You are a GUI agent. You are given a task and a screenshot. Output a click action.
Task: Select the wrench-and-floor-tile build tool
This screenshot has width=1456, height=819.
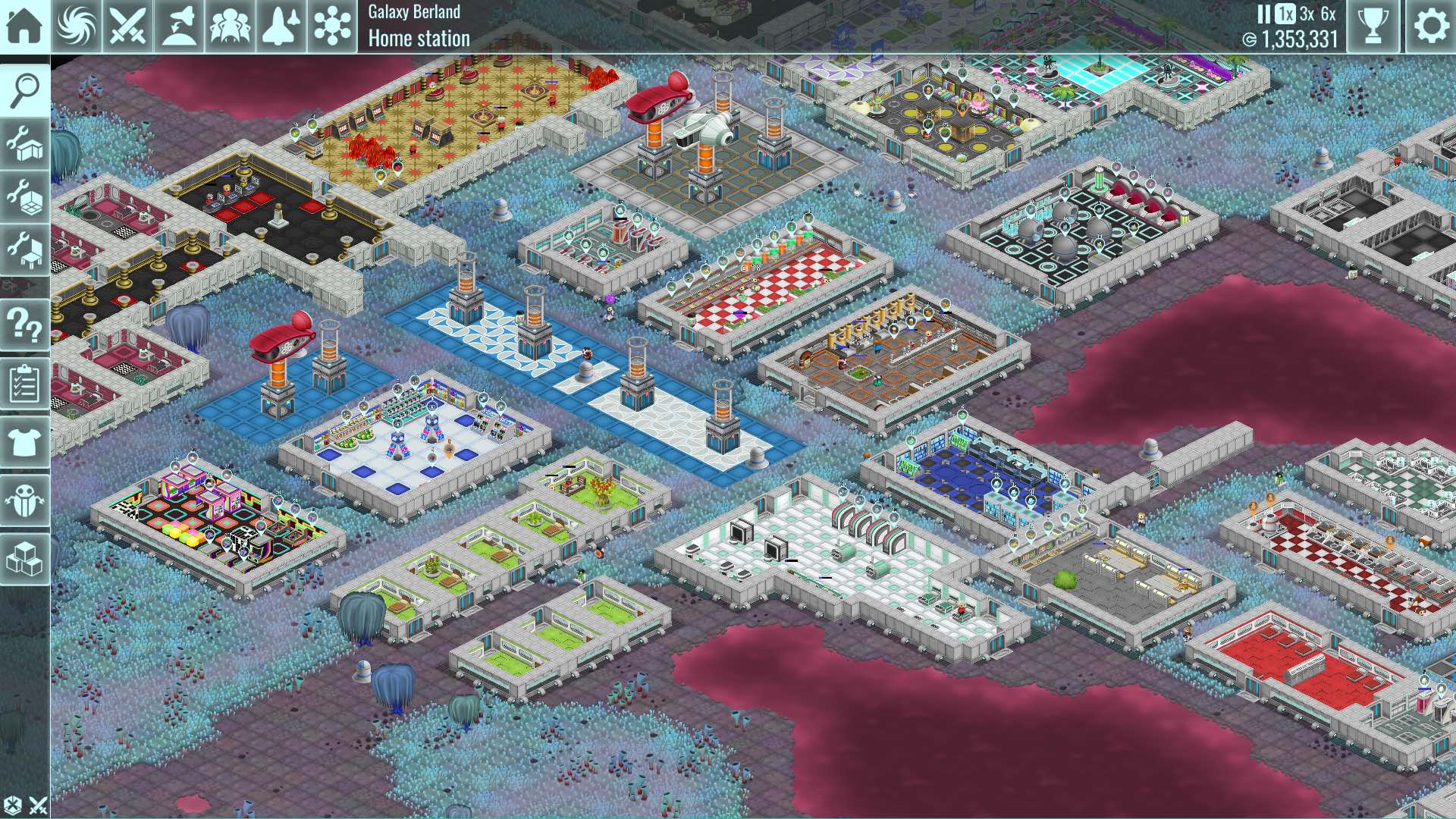click(x=24, y=196)
